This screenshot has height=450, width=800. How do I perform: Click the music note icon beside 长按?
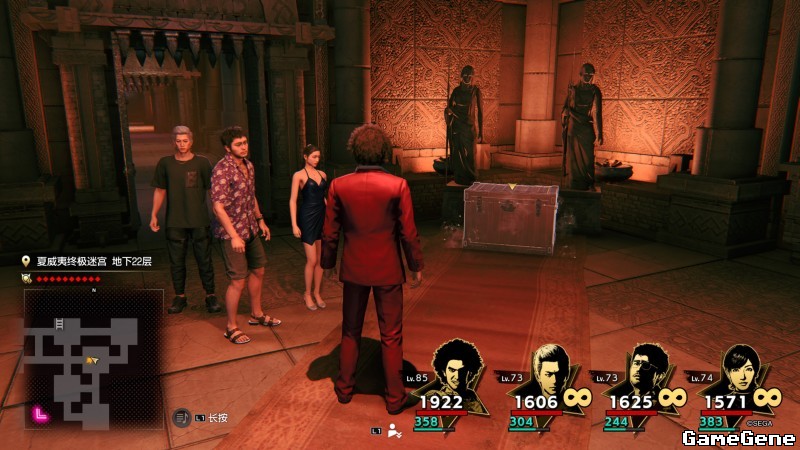[182, 417]
